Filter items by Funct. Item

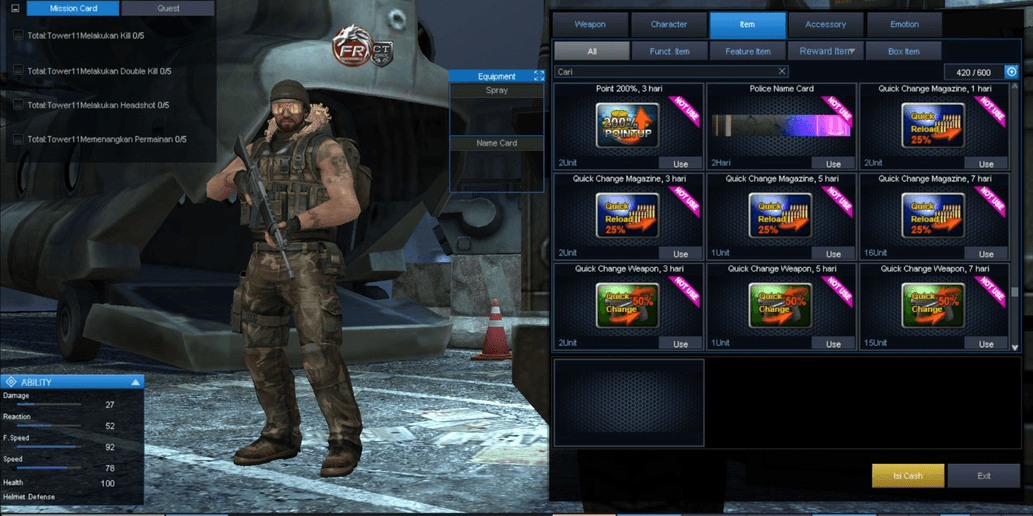669,51
